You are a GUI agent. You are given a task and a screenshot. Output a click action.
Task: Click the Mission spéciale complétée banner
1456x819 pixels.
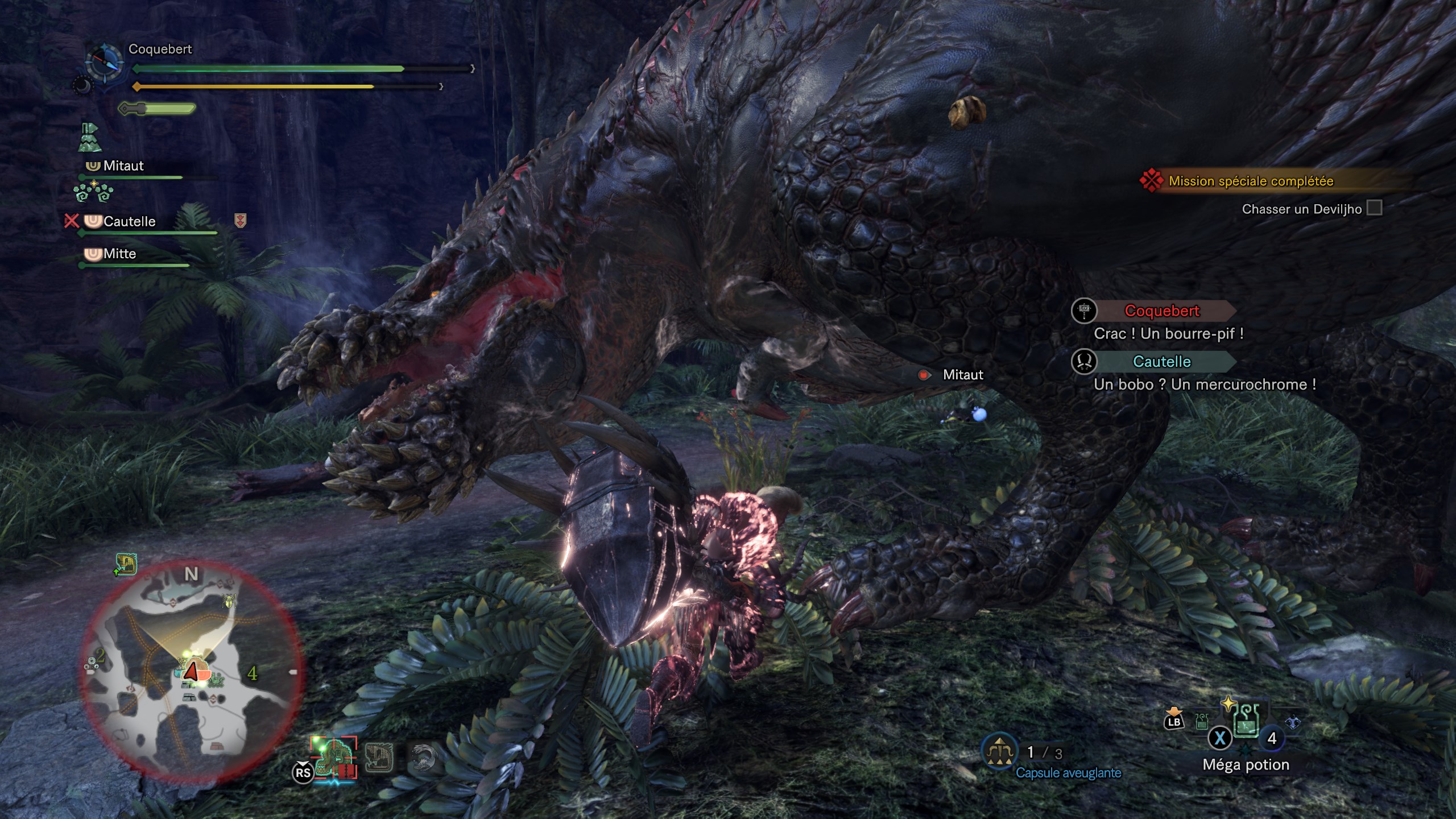tap(1251, 181)
